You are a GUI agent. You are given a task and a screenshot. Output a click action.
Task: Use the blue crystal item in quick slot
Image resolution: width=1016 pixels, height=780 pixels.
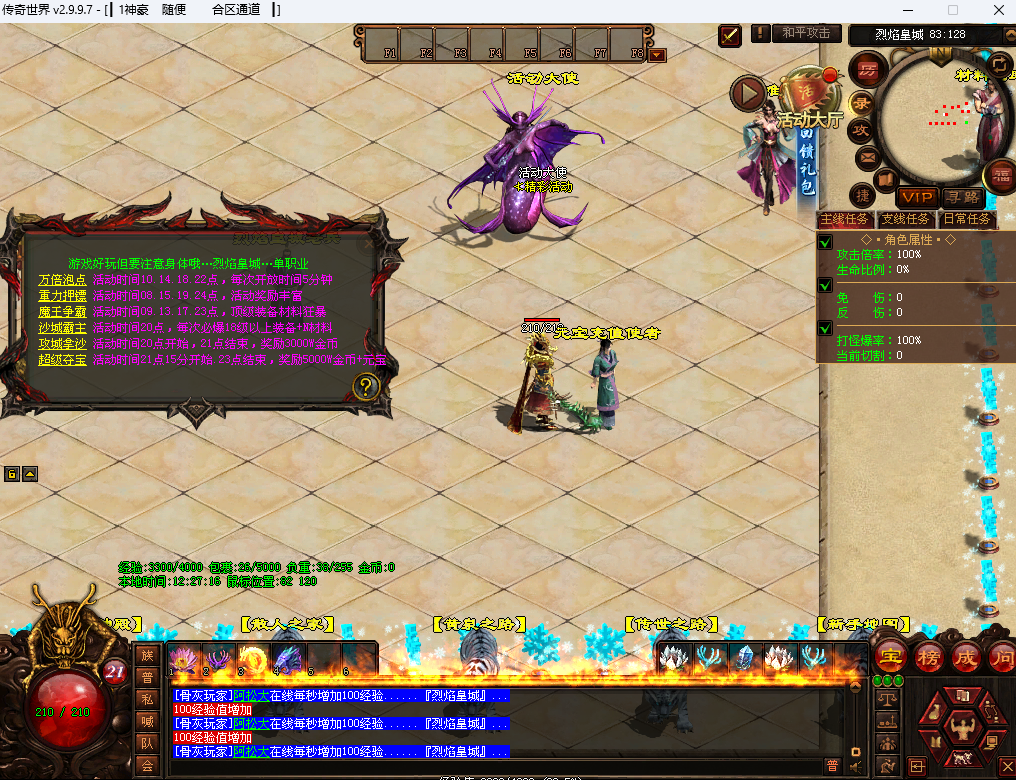coord(742,657)
